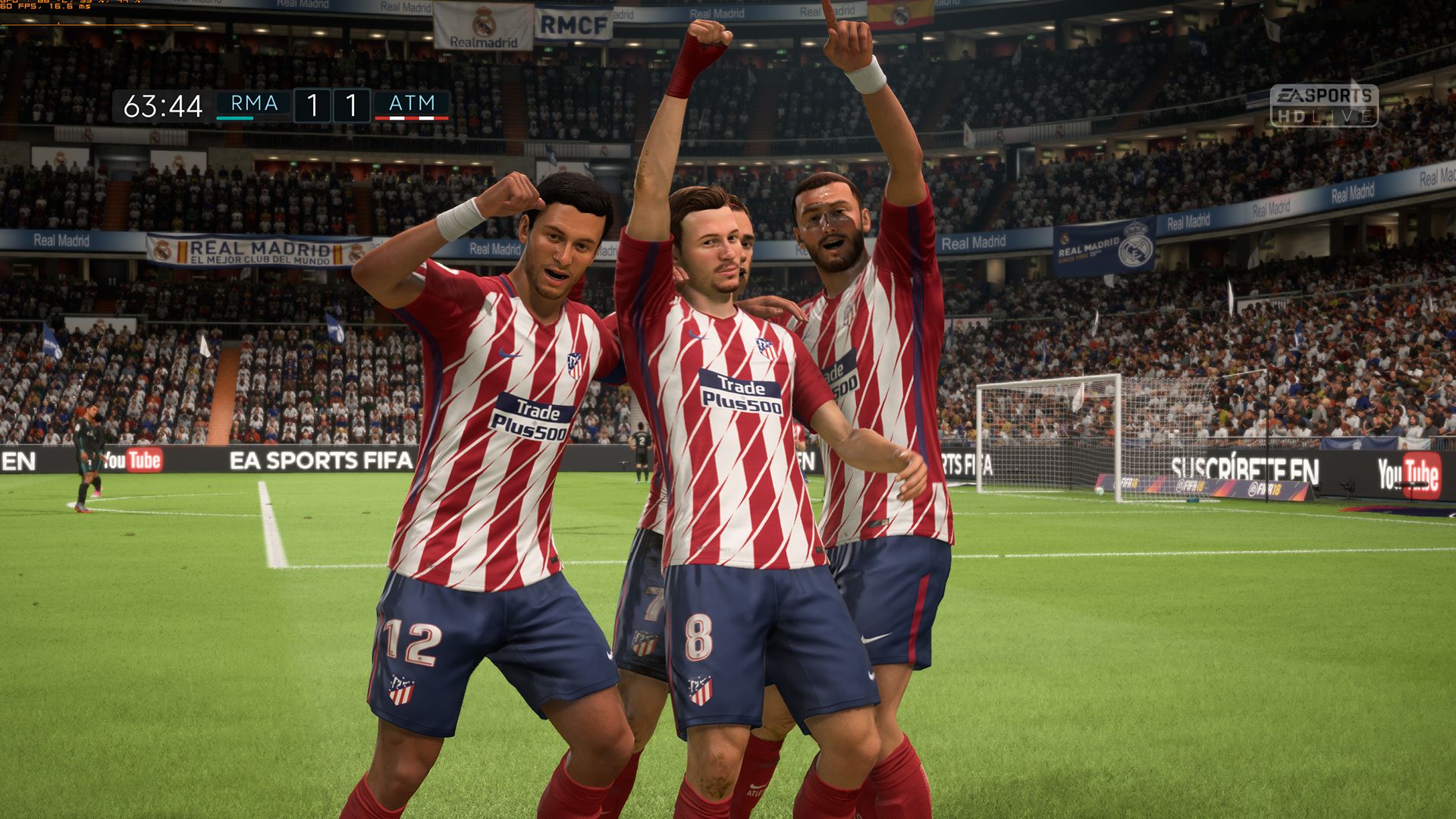1456x819 pixels.
Task: Click the RMCF flag in the crowd
Action: pos(574,23)
